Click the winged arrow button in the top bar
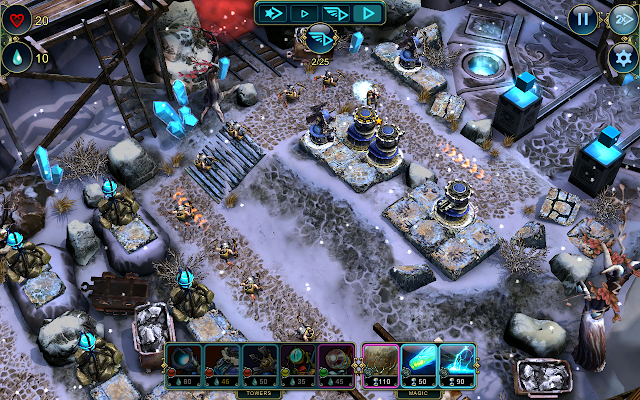The width and height of the screenshot is (640, 400). pyautogui.click(x=336, y=13)
